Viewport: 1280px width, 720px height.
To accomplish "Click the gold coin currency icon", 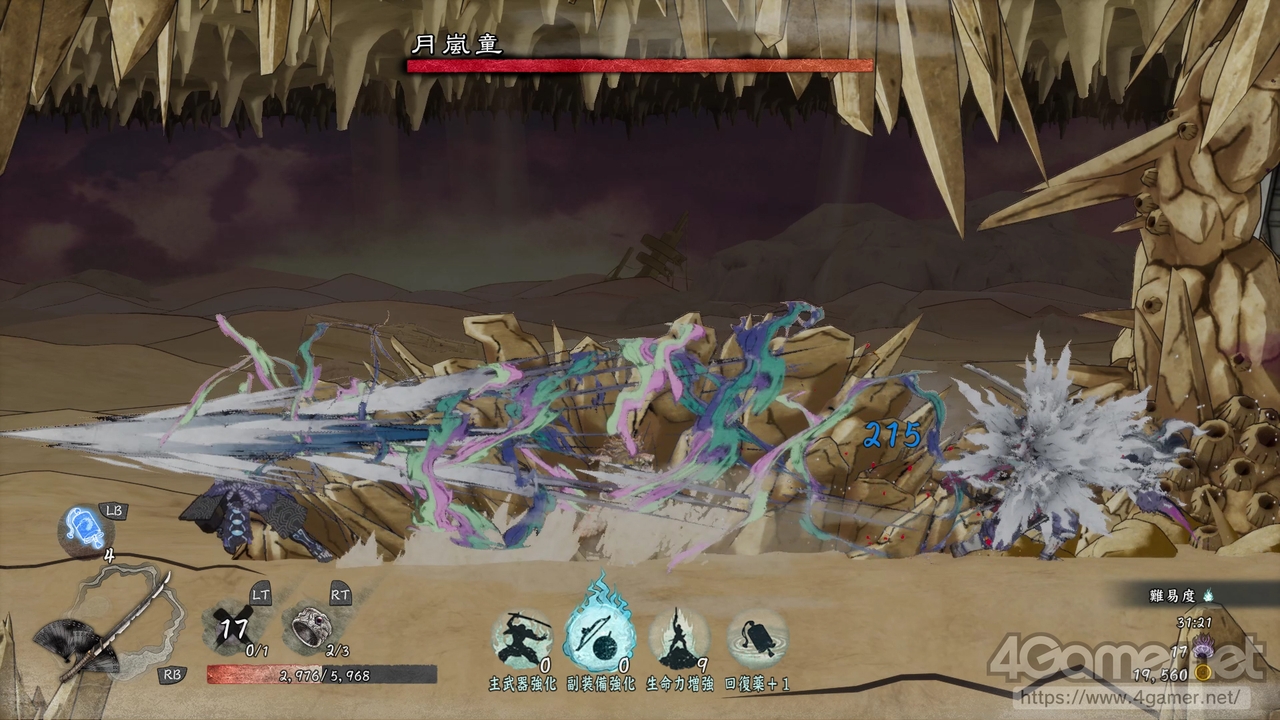I will pyautogui.click(x=1205, y=675).
